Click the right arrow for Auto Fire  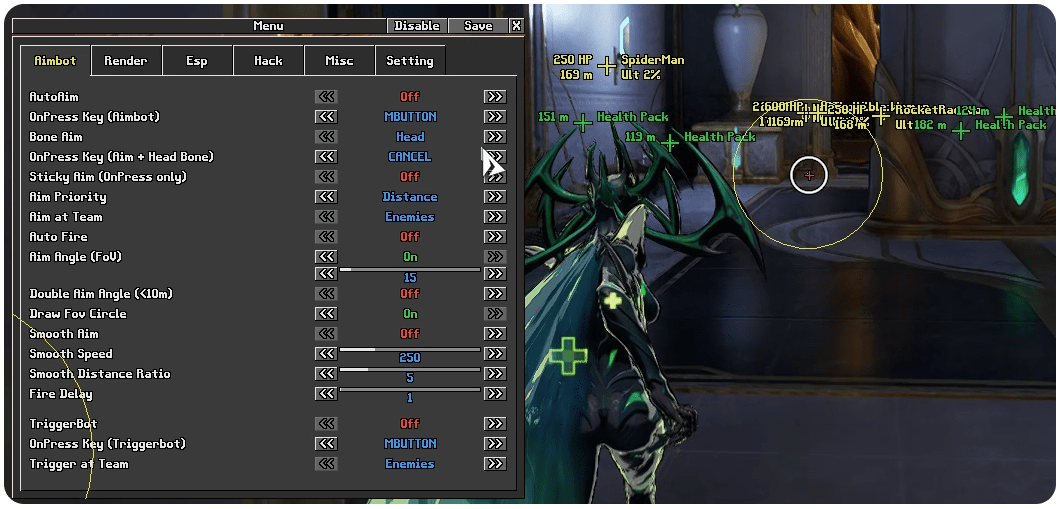pos(494,237)
